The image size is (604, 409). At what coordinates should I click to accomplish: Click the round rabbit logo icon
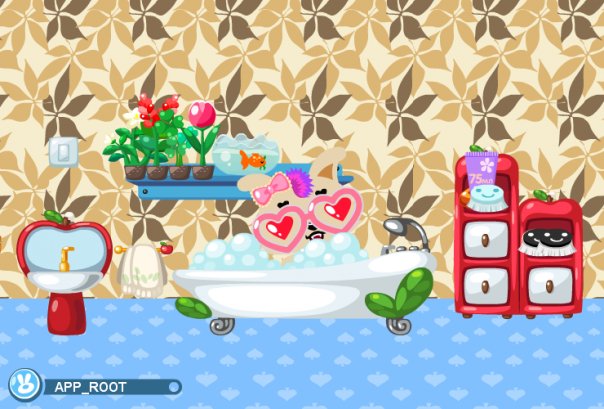click(22, 385)
